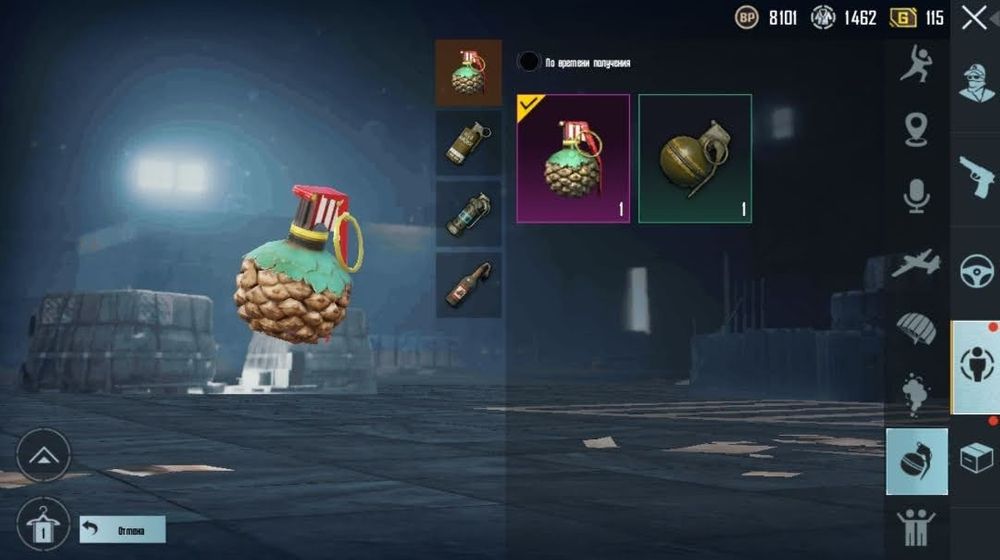Viewport: 1000px width, 560px height.
Task: Open the wardrobe hanger preset button
Action: tap(43, 522)
